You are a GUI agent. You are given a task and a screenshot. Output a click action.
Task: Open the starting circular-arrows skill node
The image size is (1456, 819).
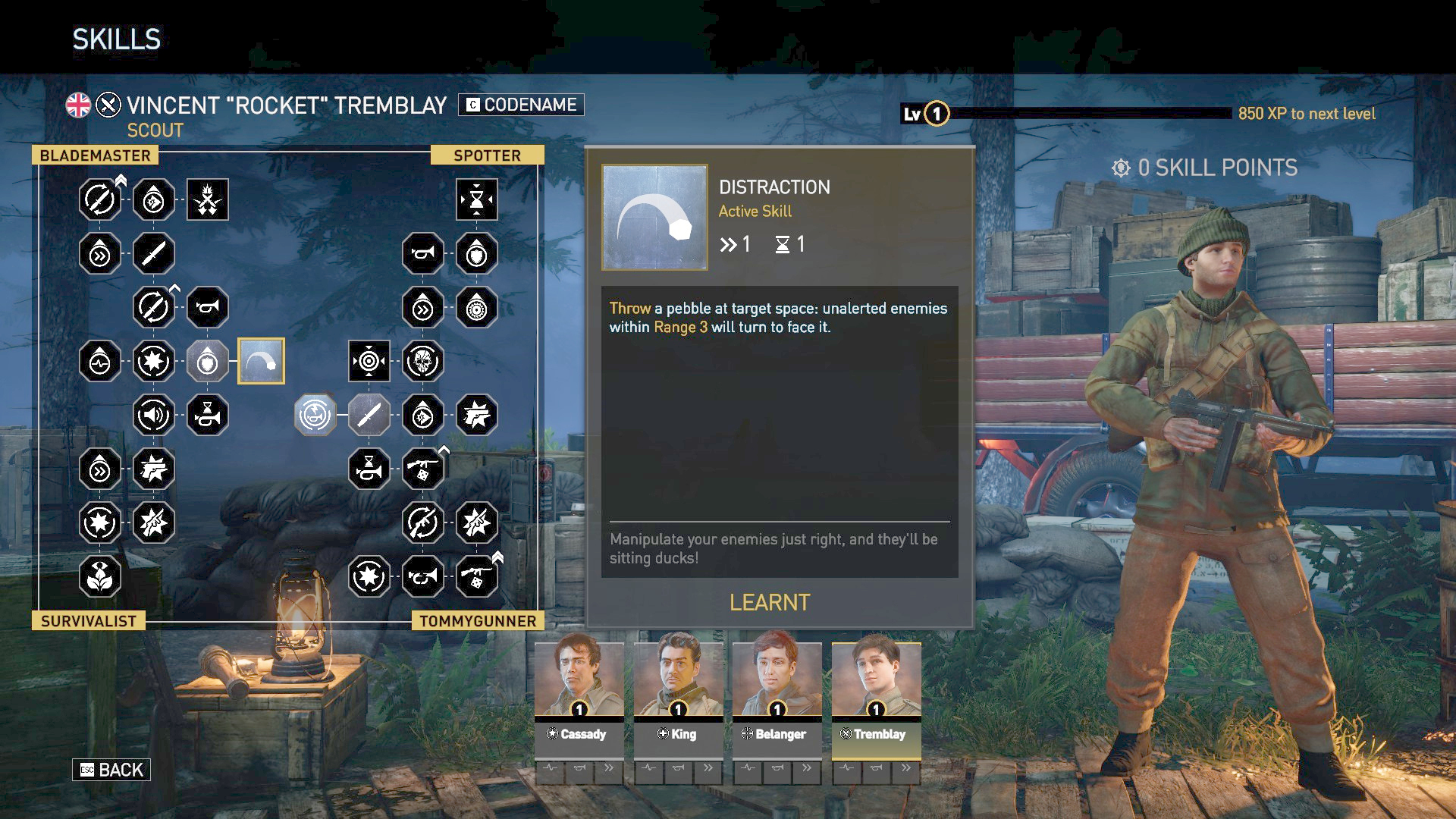(315, 415)
